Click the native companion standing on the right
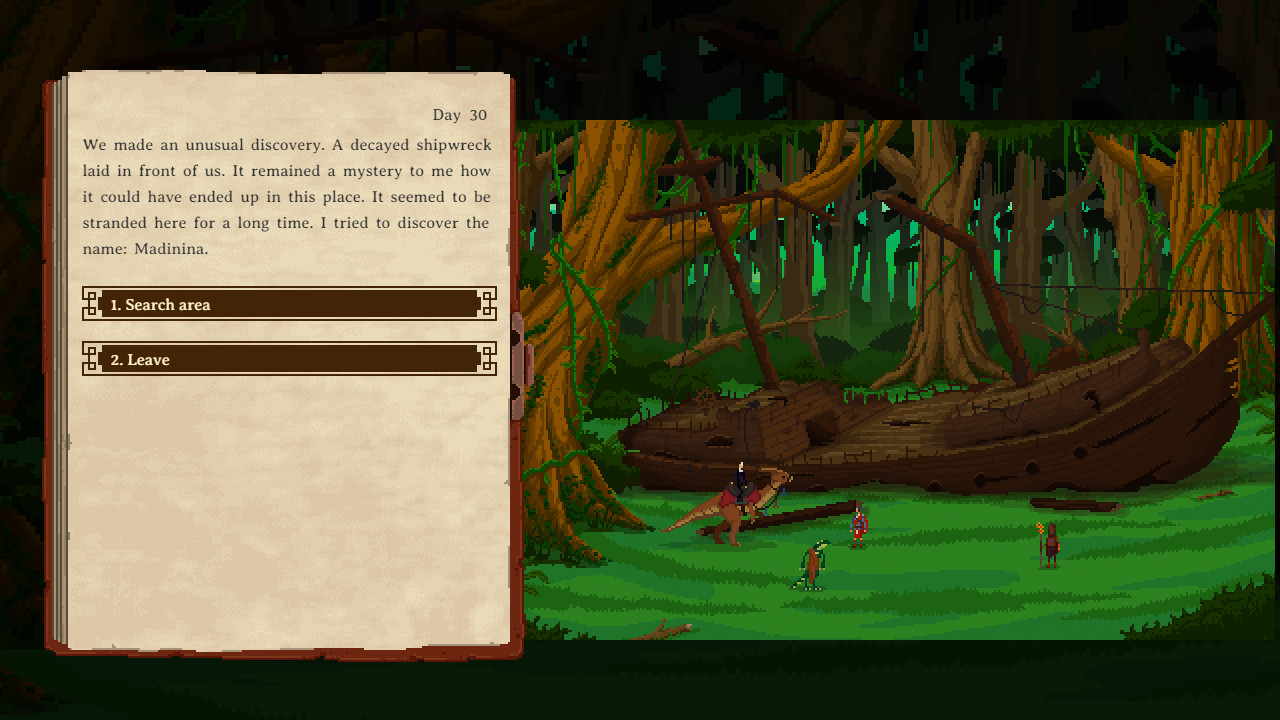Screen dimensions: 1280x720 (1052, 545)
